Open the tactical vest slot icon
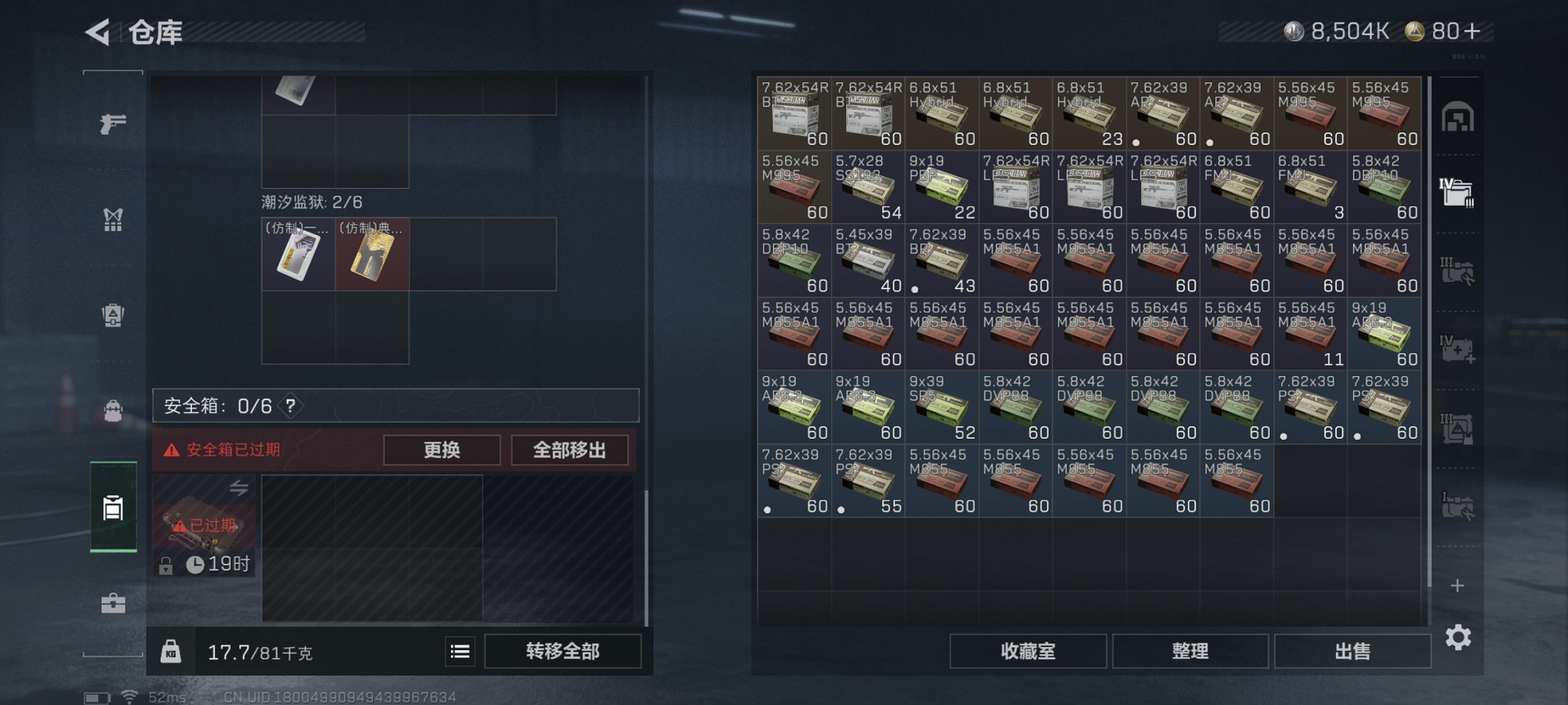 pos(113,314)
